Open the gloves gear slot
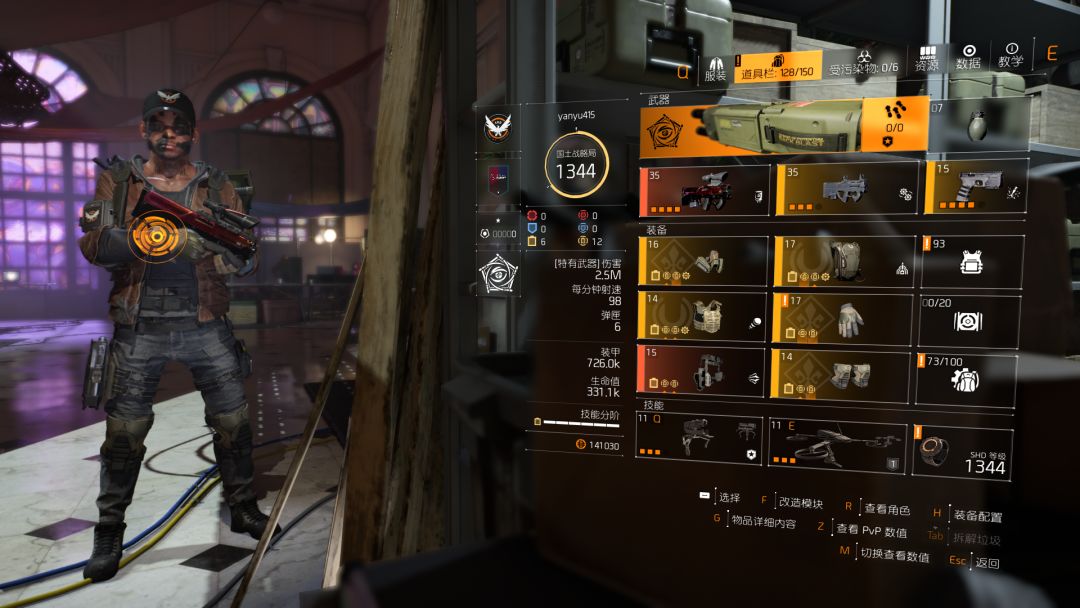 [x=846, y=318]
